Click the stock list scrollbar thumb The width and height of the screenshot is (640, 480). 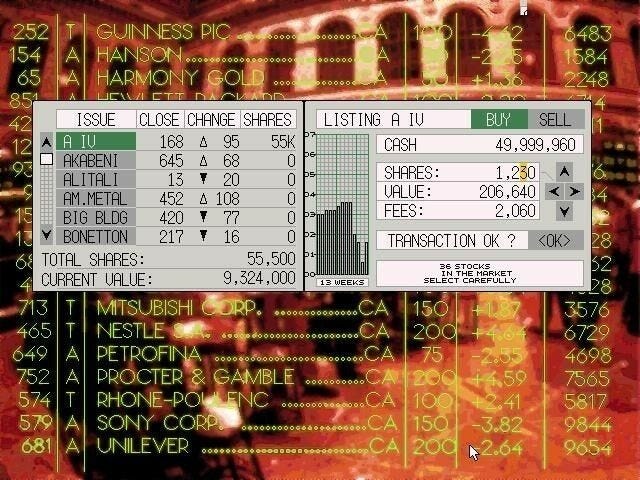pyautogui.click(x=45, y=160)
